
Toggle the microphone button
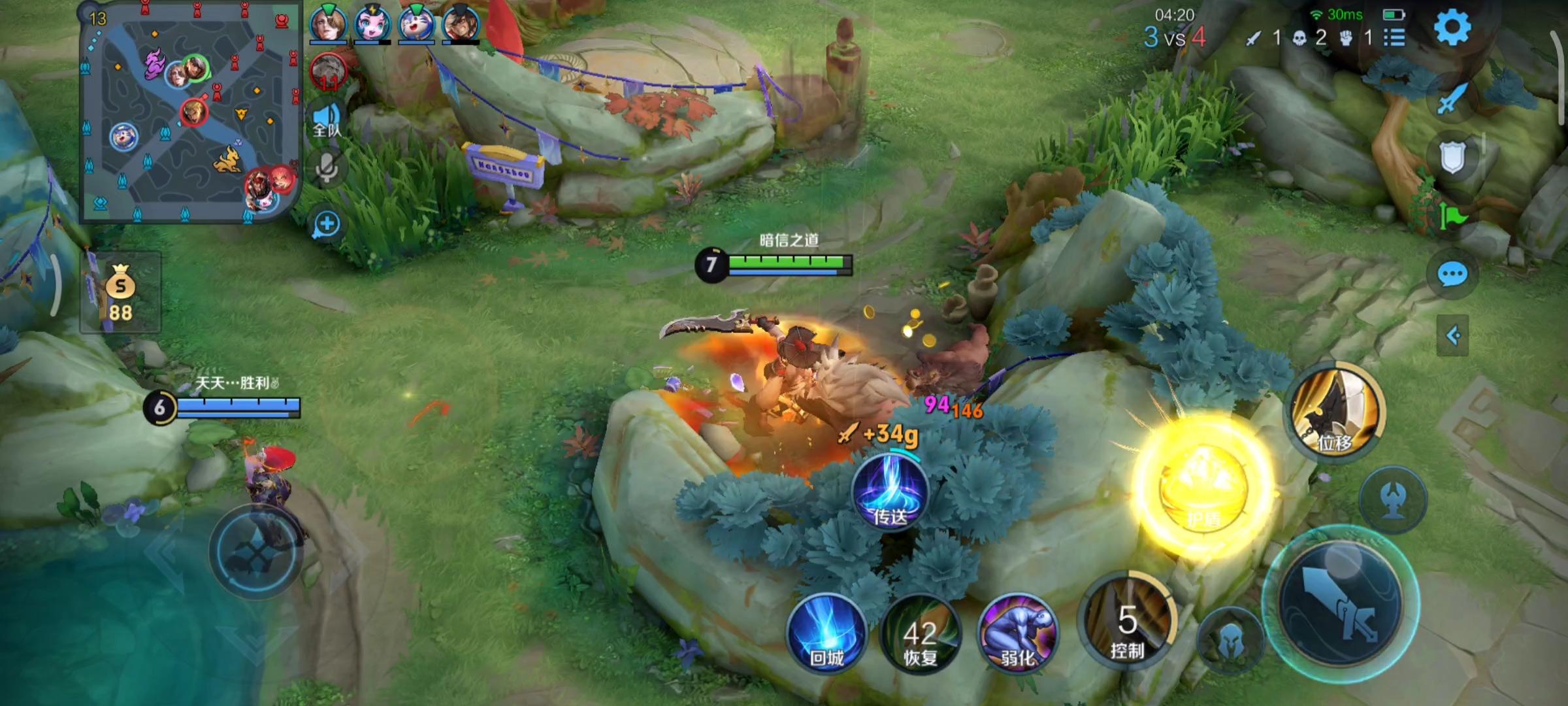click(327, 168)
